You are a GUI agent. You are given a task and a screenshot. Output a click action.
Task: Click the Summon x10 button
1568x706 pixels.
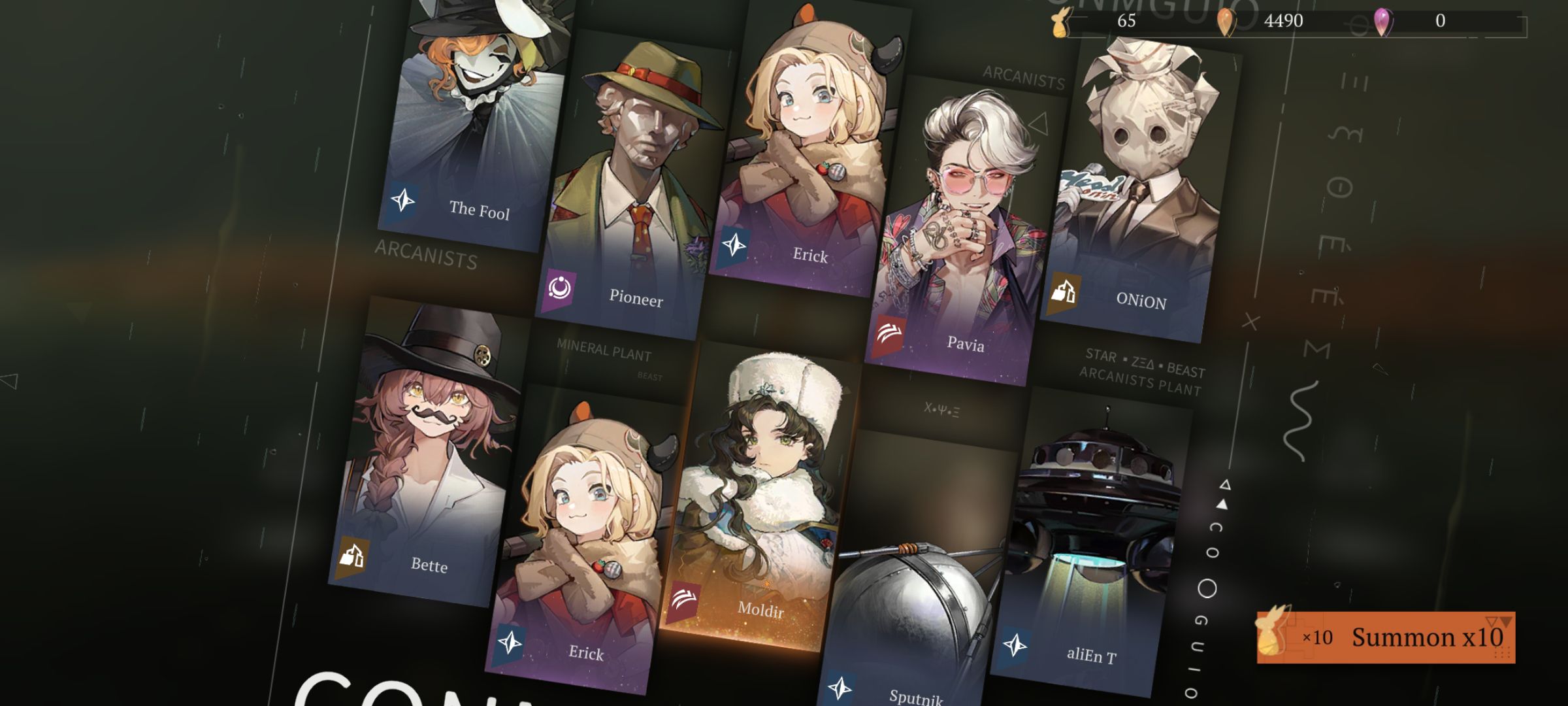pyautogui.click(x=1385, y=637)
